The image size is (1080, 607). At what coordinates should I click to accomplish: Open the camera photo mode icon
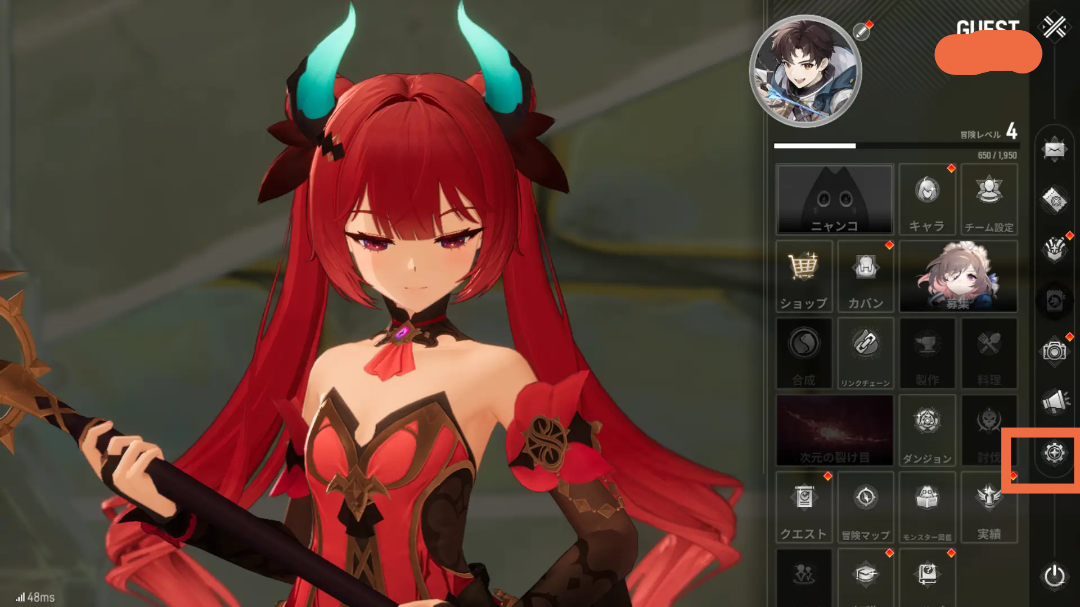[x=1054, y=350]
